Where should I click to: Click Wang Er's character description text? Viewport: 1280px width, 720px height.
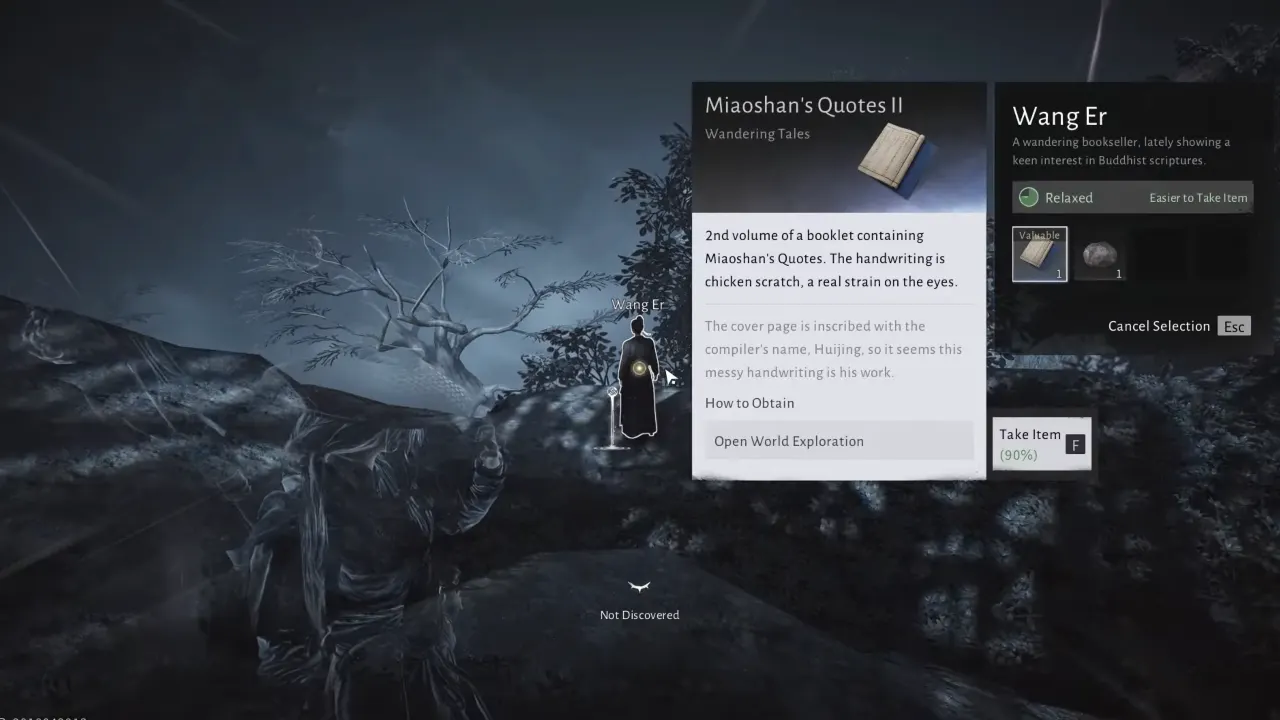point(1122,150)
